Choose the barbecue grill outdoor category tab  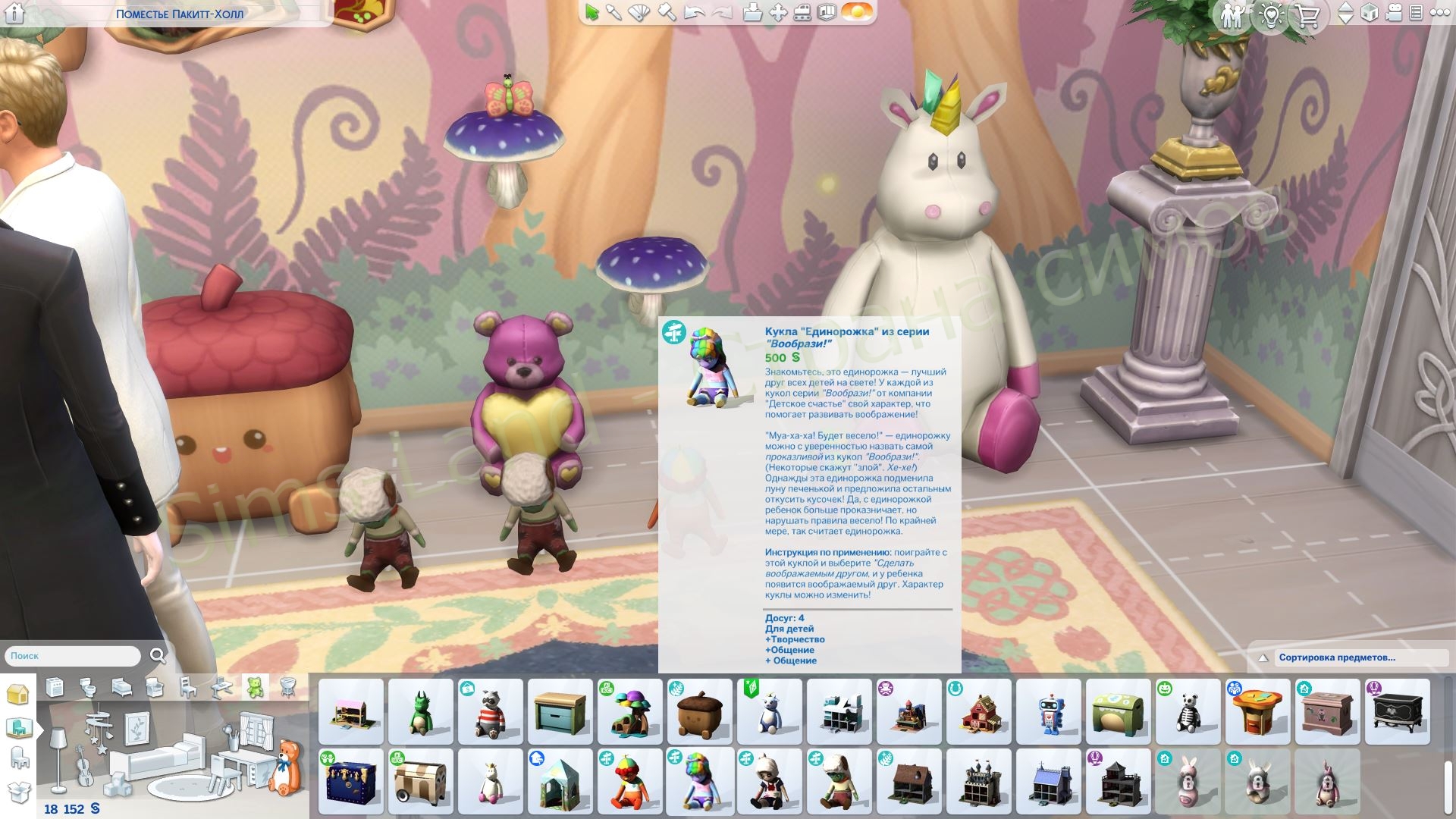point(287,688)
